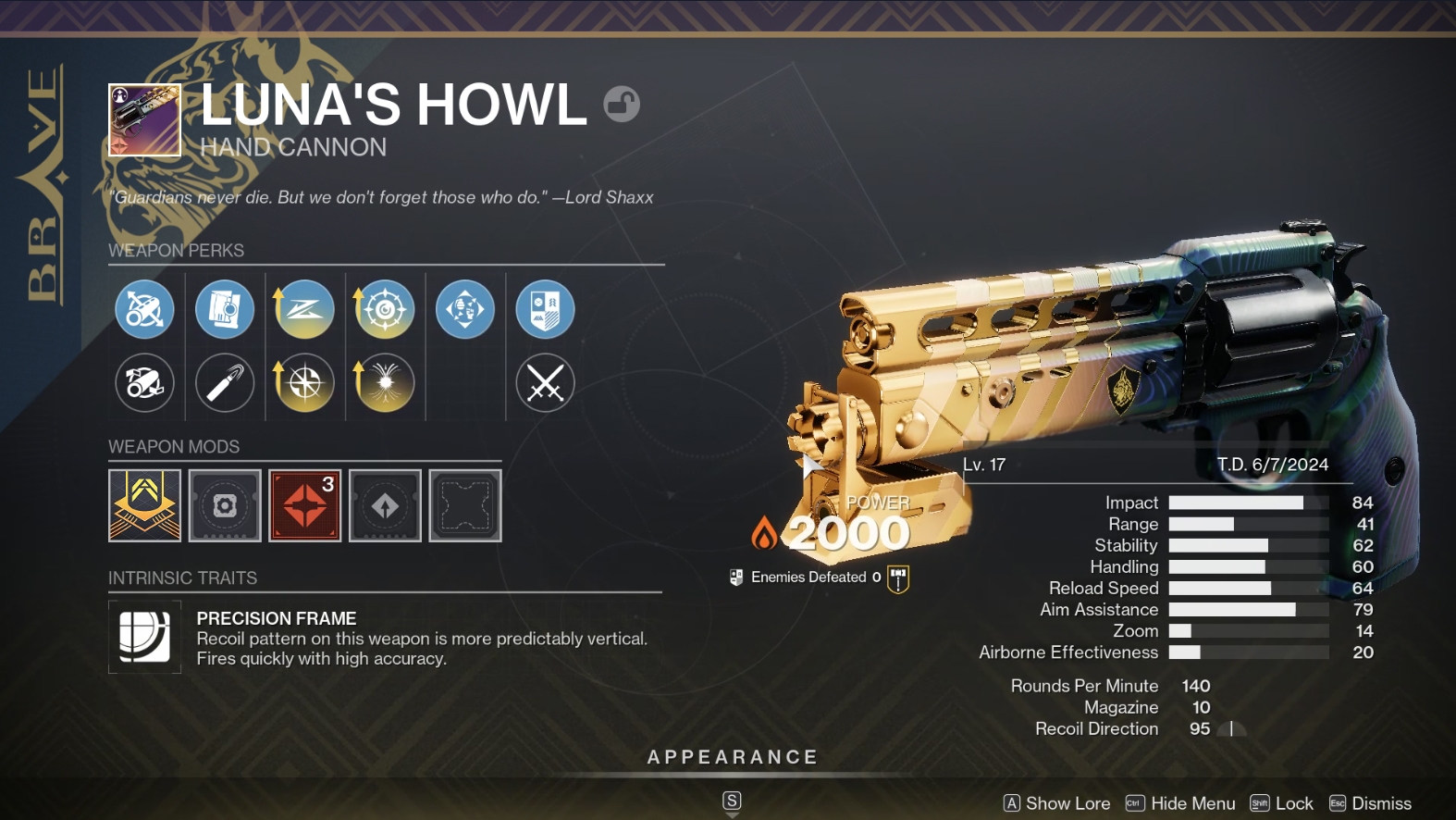
Task: Choose the enhanced spiked-ring target perk
Action: (384, 309)
